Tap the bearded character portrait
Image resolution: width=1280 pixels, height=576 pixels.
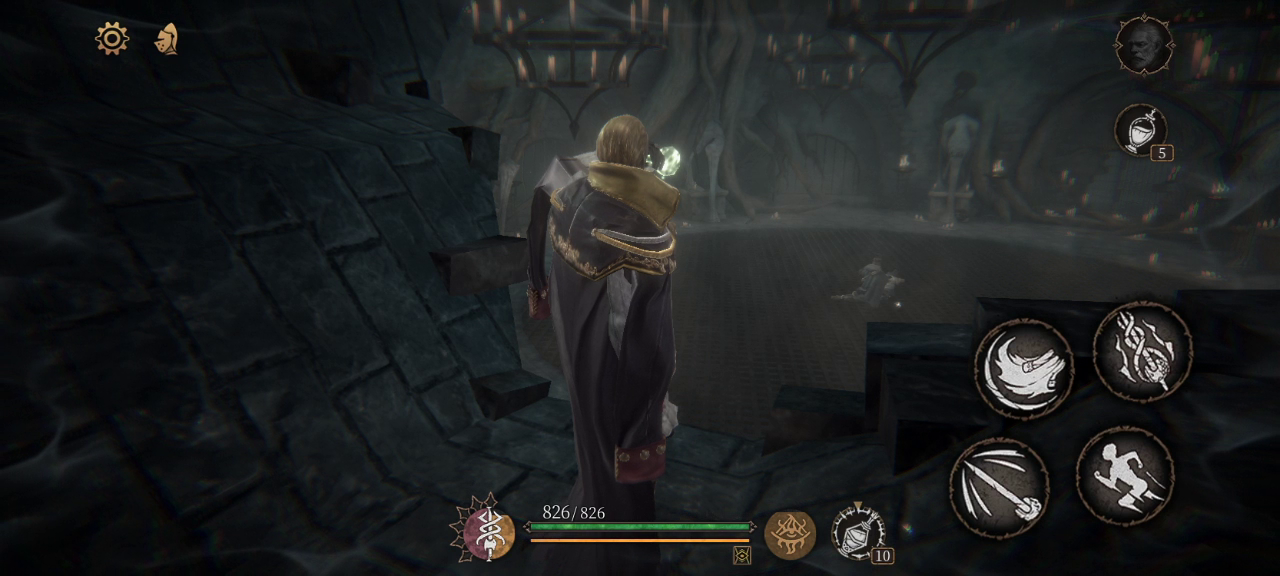coord(1144,45)
